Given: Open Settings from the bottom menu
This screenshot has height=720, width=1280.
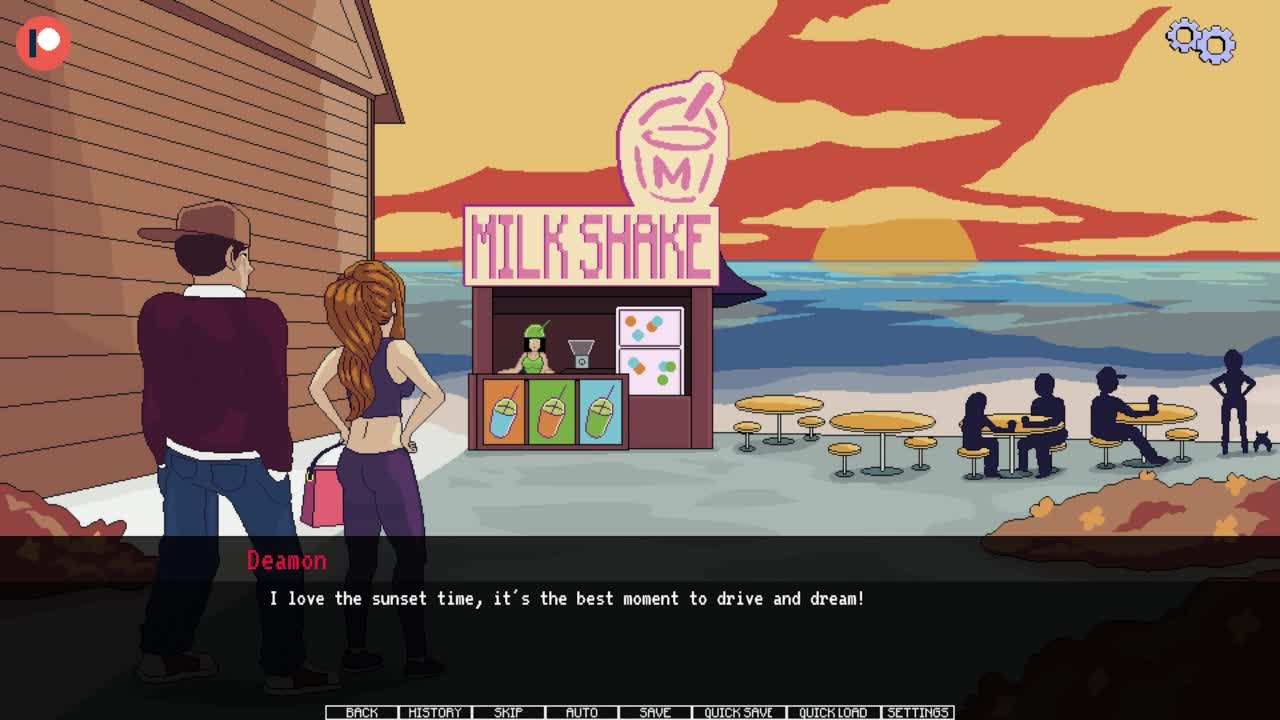Looking at the screenshot, I should point(918,712).
